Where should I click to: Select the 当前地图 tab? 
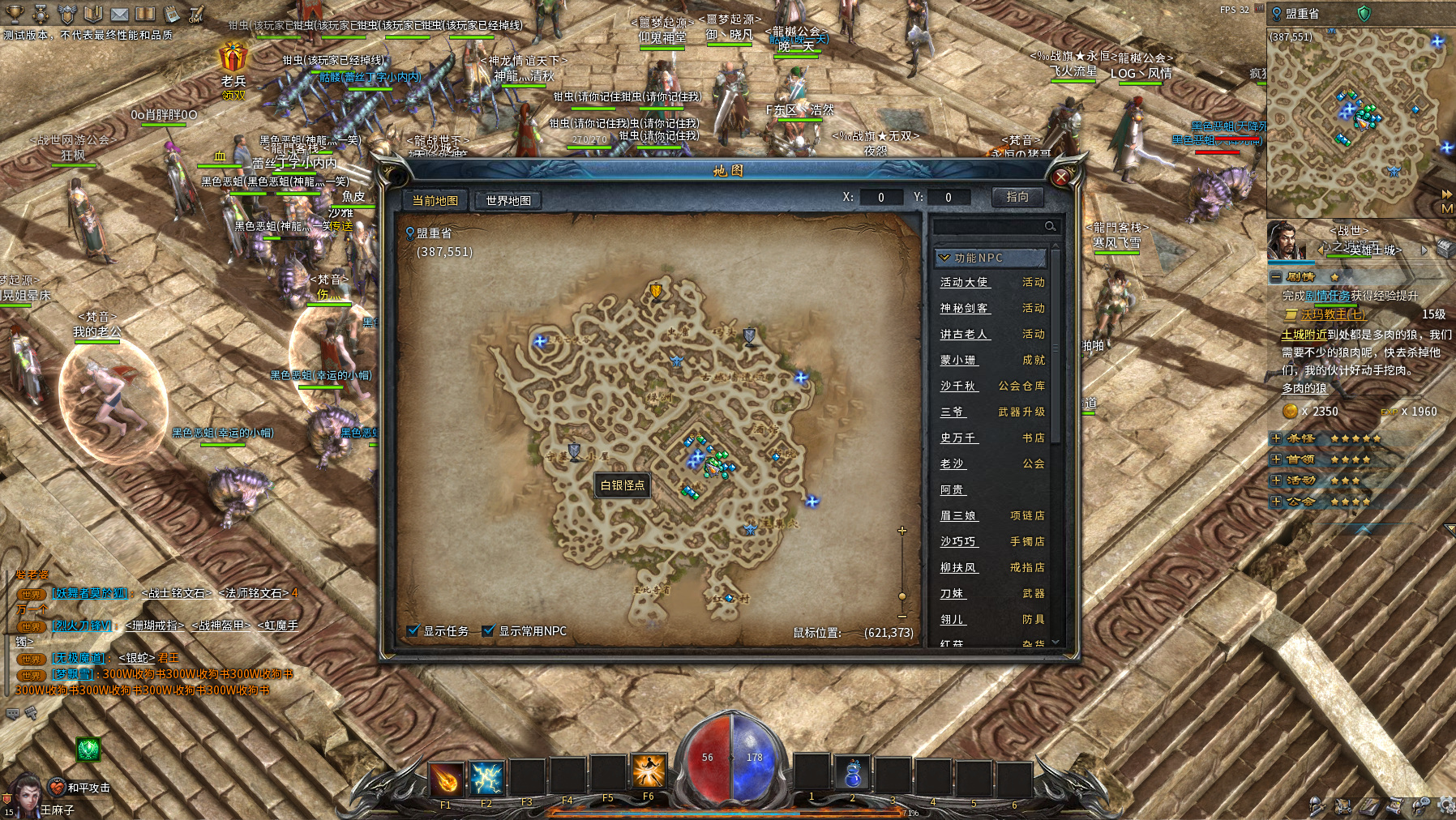(435, 200)
